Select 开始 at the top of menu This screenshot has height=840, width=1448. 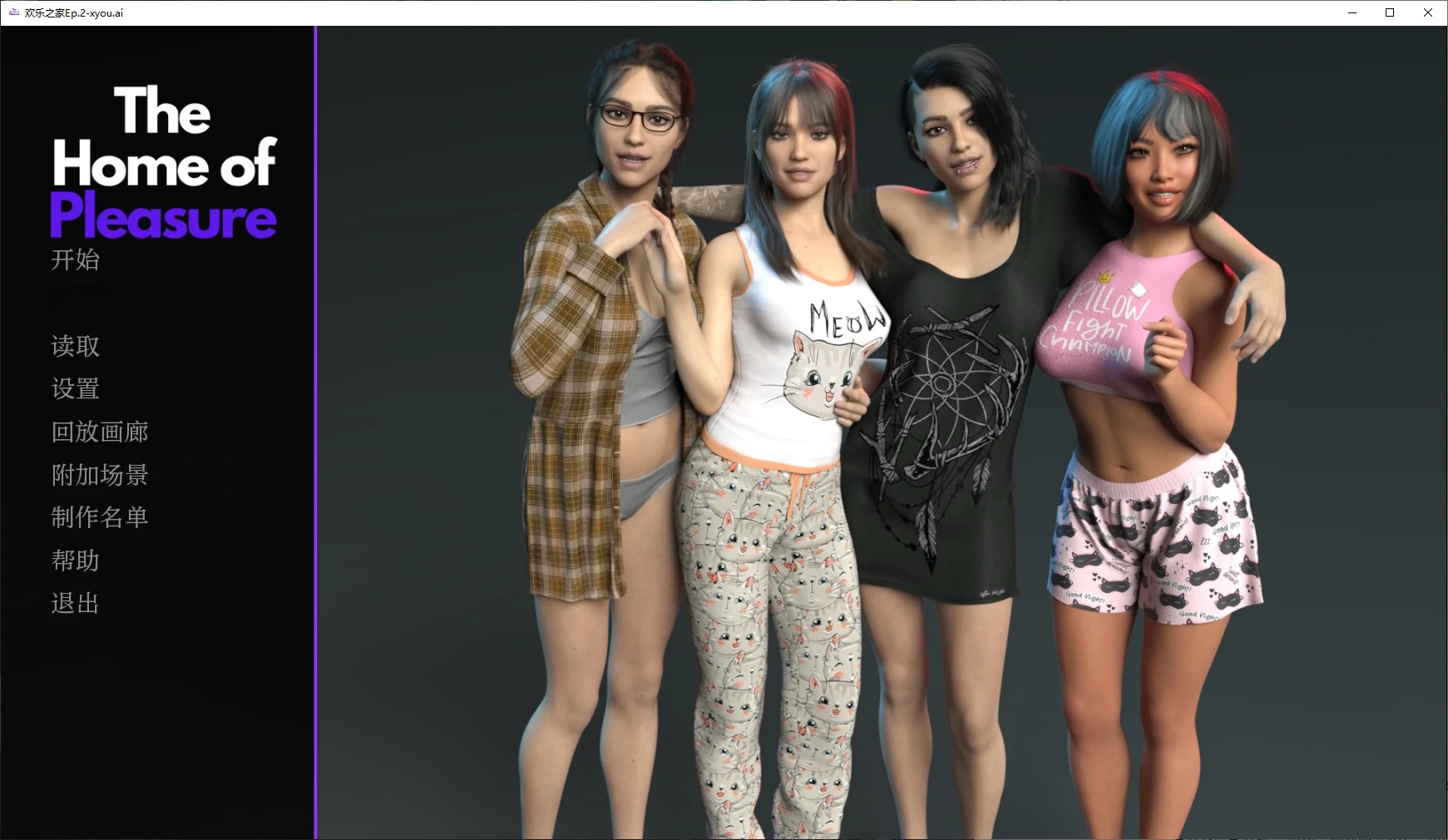(75, 260)
